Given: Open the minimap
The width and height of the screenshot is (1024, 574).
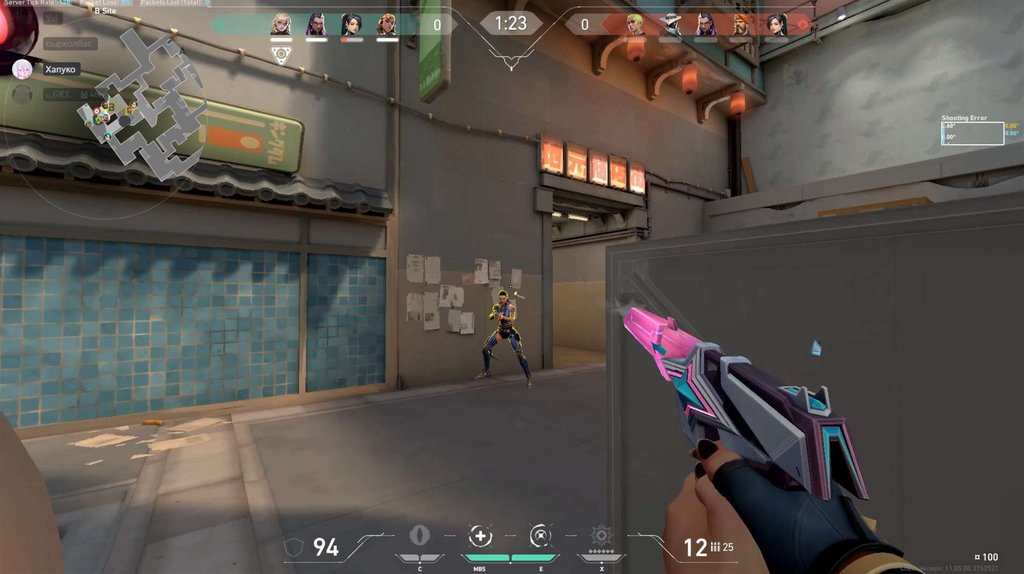Looking at the screenshot, I should (140, 108).
